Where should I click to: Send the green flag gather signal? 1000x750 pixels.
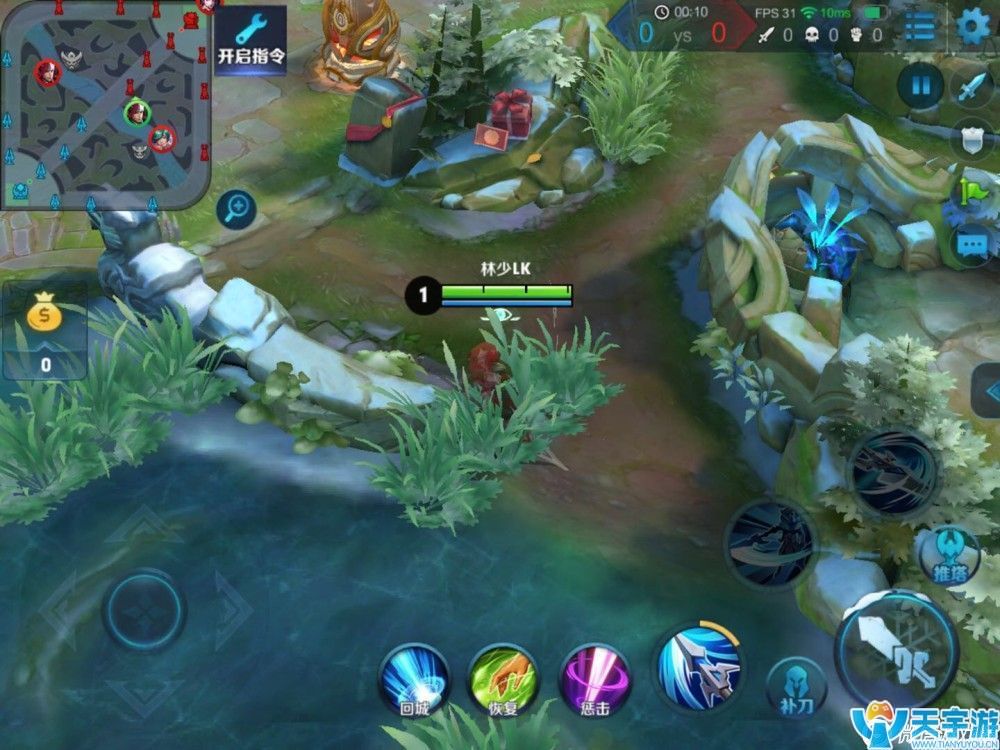coord(972,190)
